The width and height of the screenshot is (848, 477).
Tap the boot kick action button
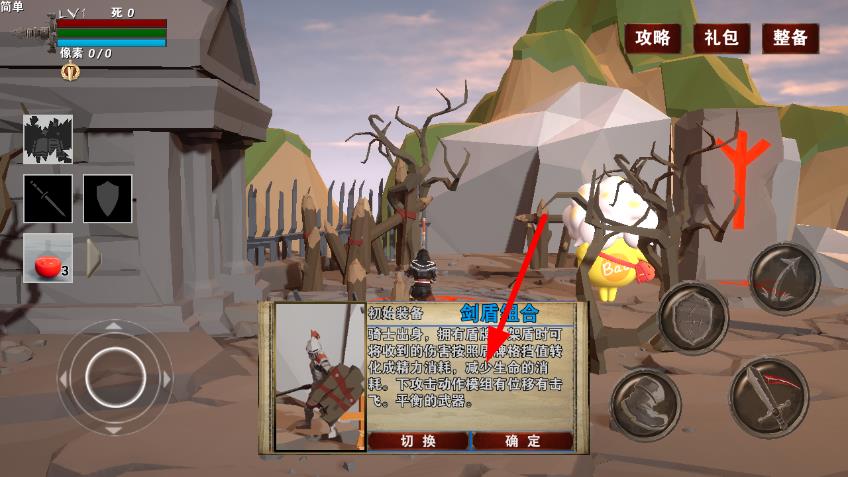click(x=643, y=403)
